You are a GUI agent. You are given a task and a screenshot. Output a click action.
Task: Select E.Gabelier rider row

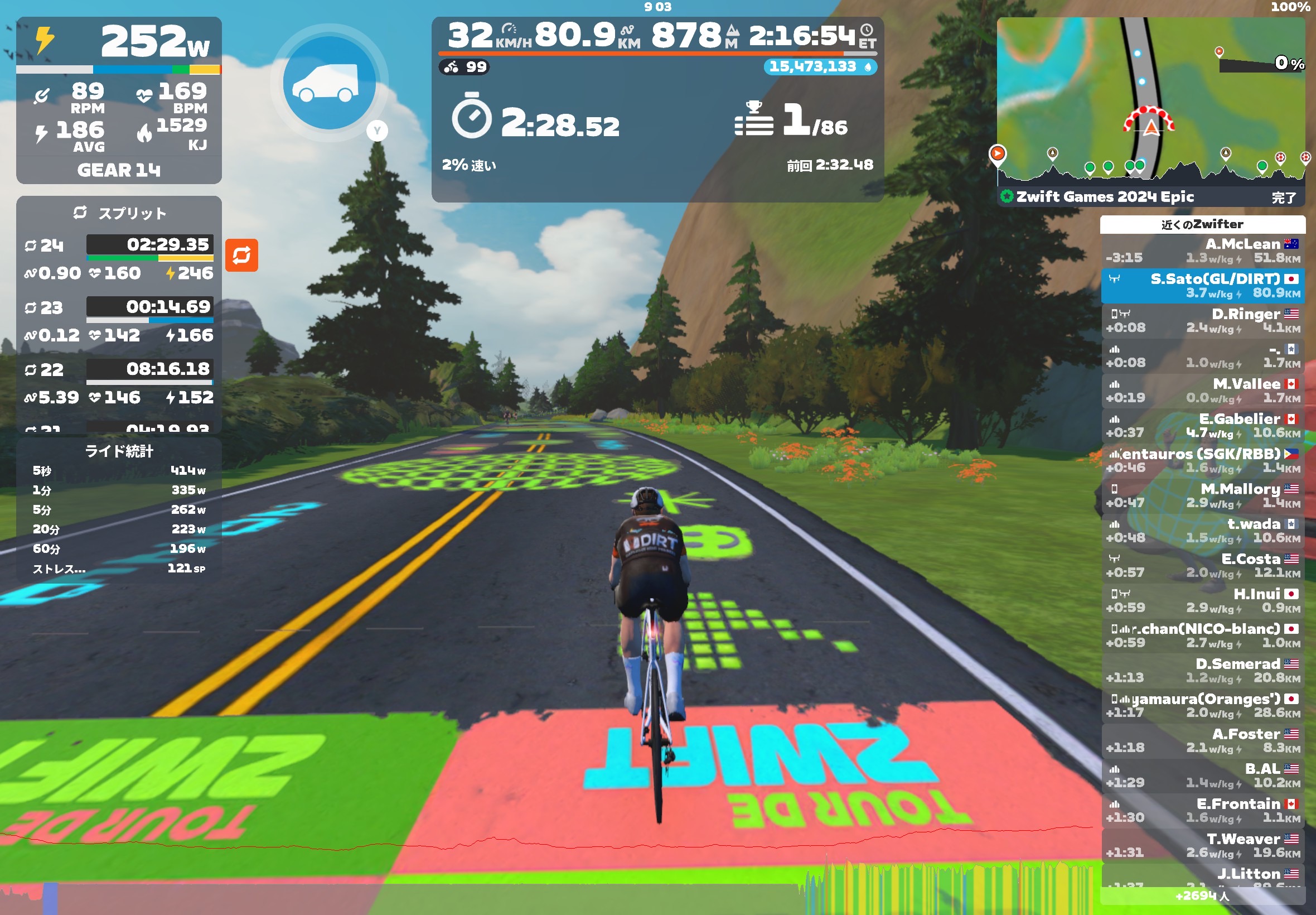tap(1202, 426)
